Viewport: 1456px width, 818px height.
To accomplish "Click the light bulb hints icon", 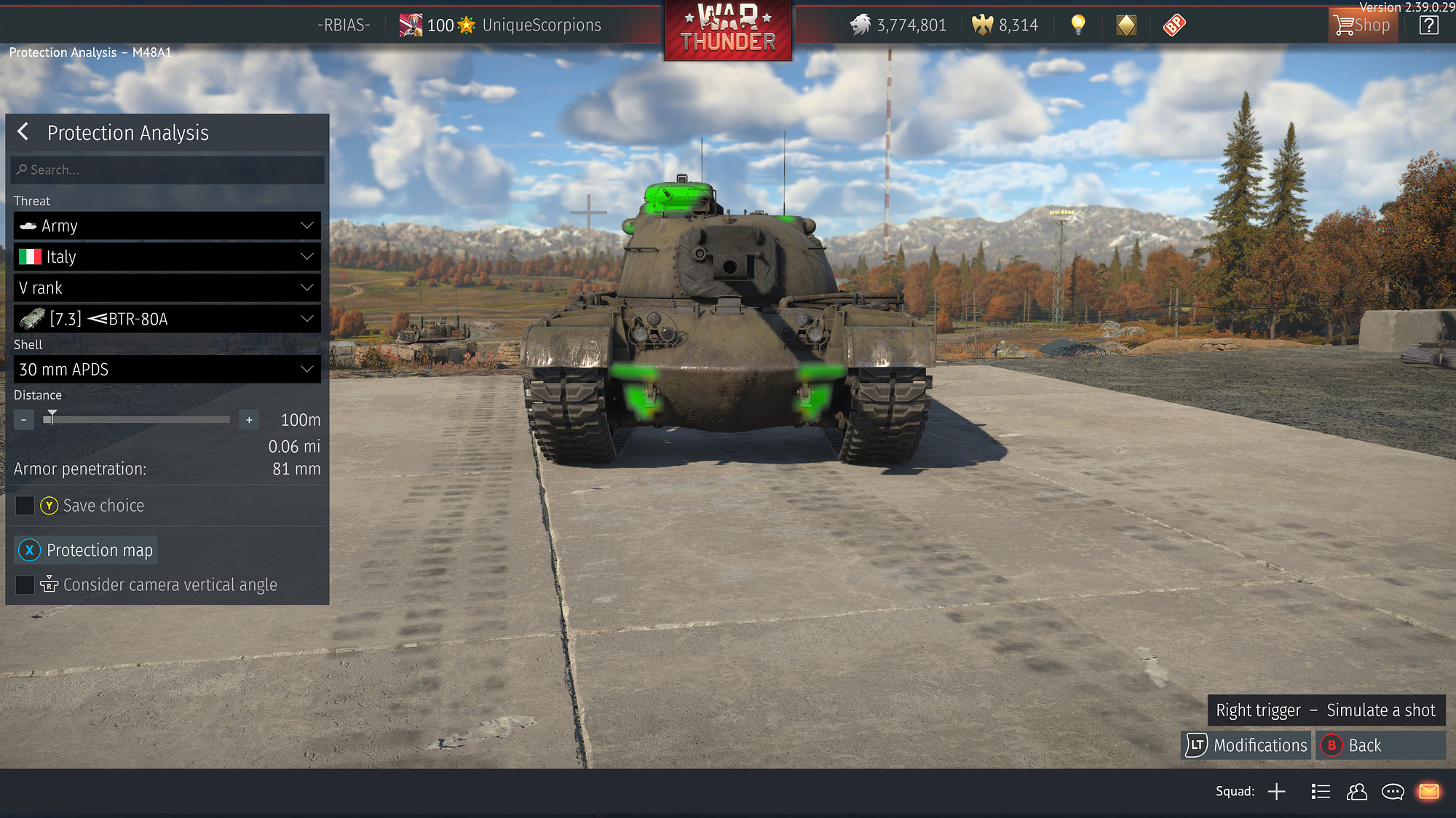I will pos(1077,24).
